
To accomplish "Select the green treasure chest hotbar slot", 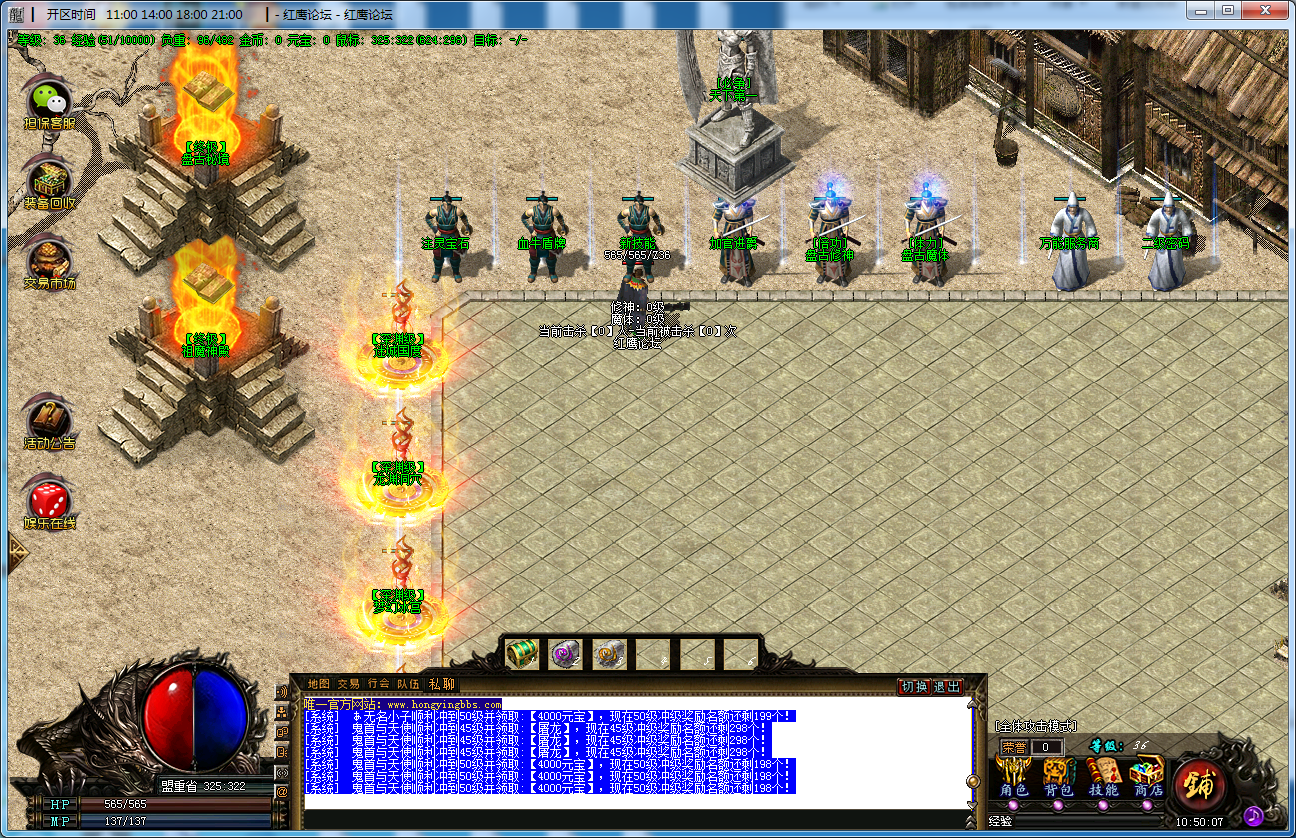I will (521, 653).
